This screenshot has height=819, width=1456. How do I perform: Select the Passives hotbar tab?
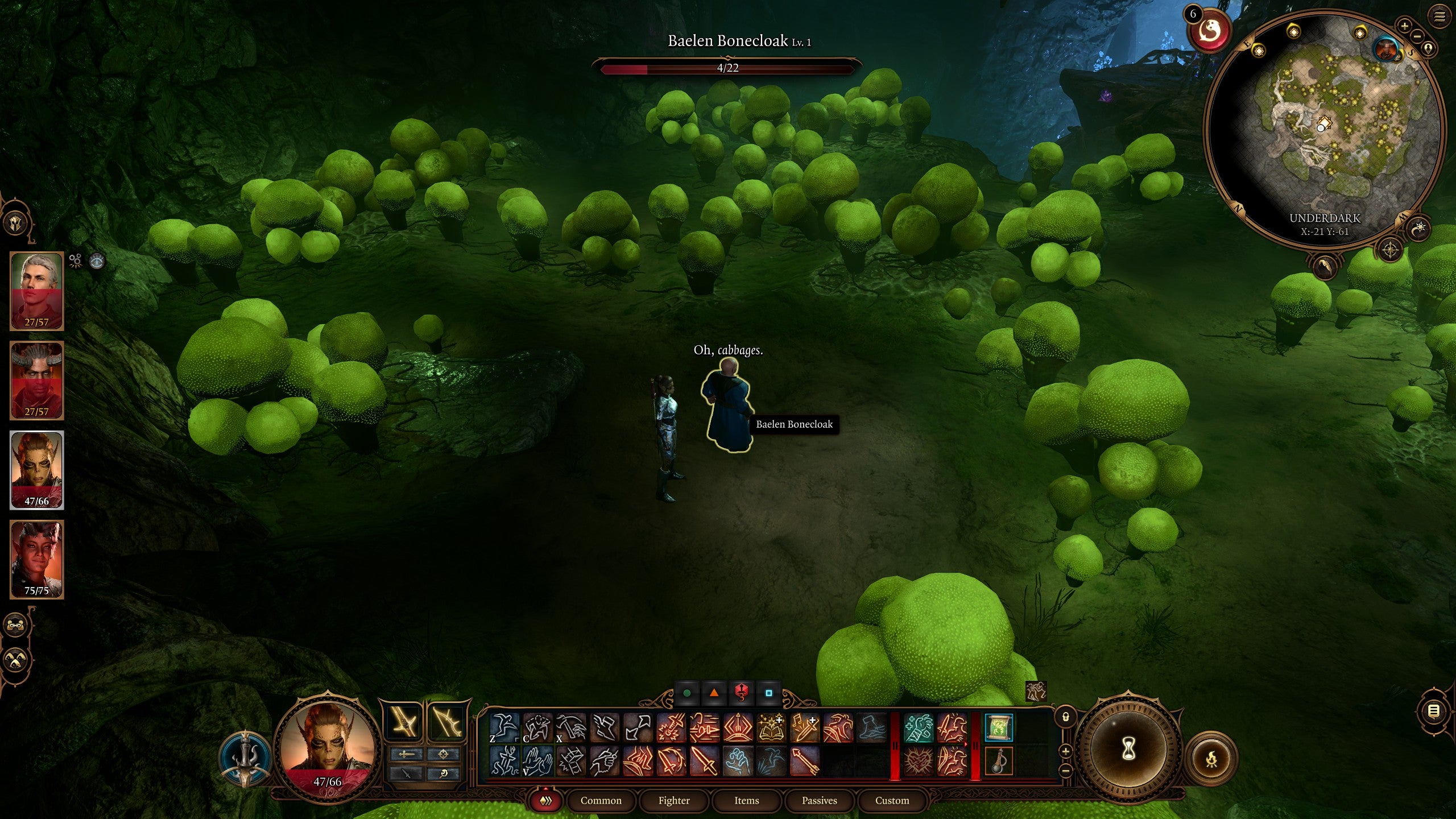(x=820, y=801)
